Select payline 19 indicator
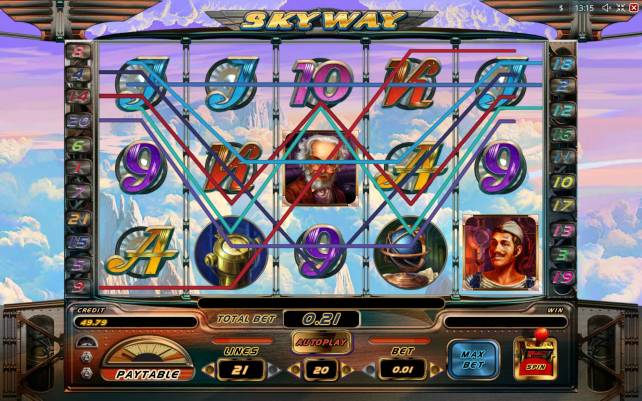 coord(563,277)
